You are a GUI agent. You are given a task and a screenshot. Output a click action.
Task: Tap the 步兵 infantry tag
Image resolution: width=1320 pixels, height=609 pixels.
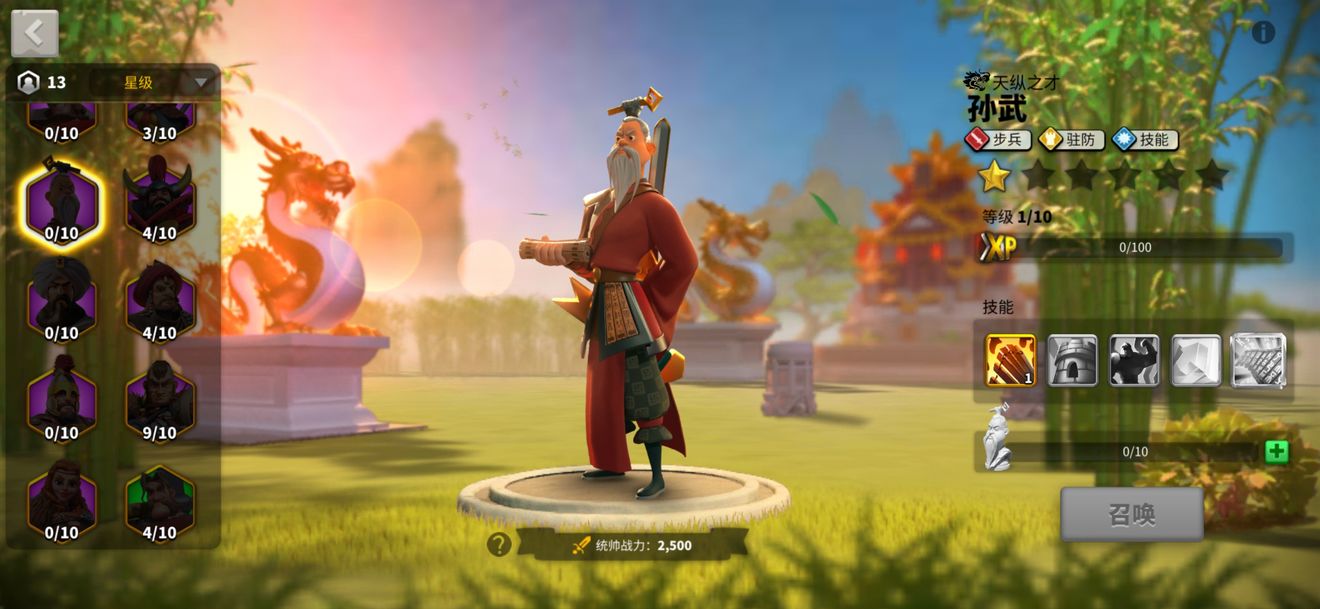998,139
